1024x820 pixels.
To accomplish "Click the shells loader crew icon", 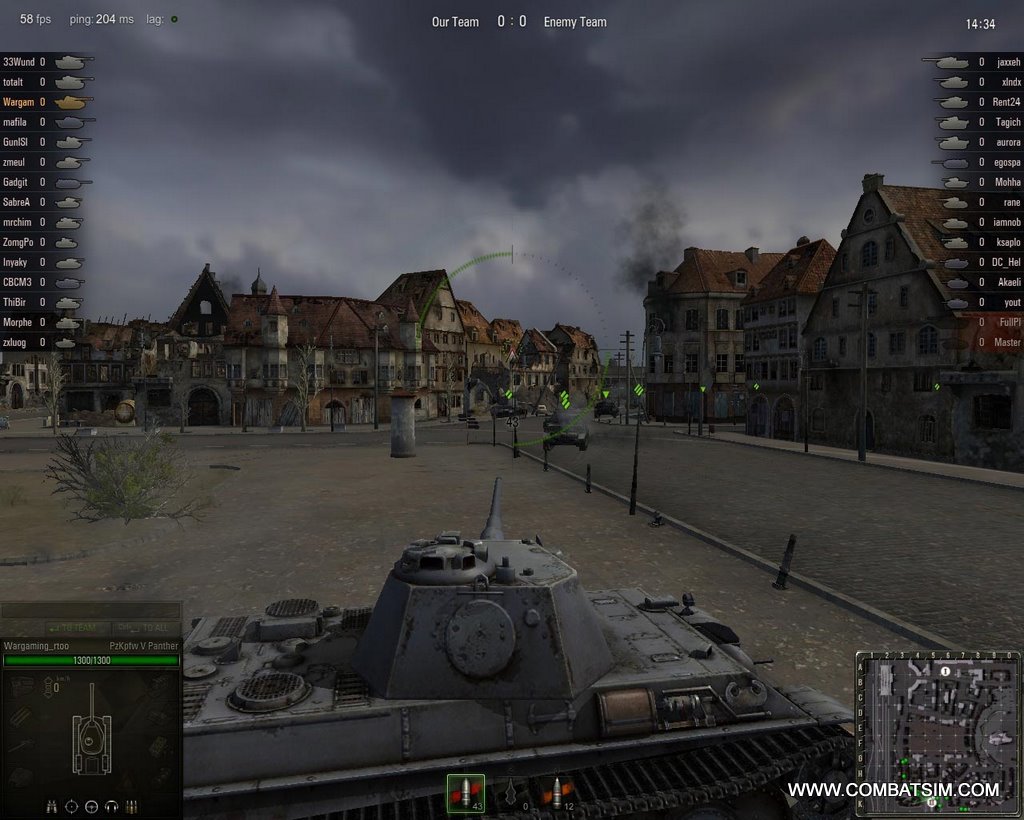I will [x=131, y=806].
